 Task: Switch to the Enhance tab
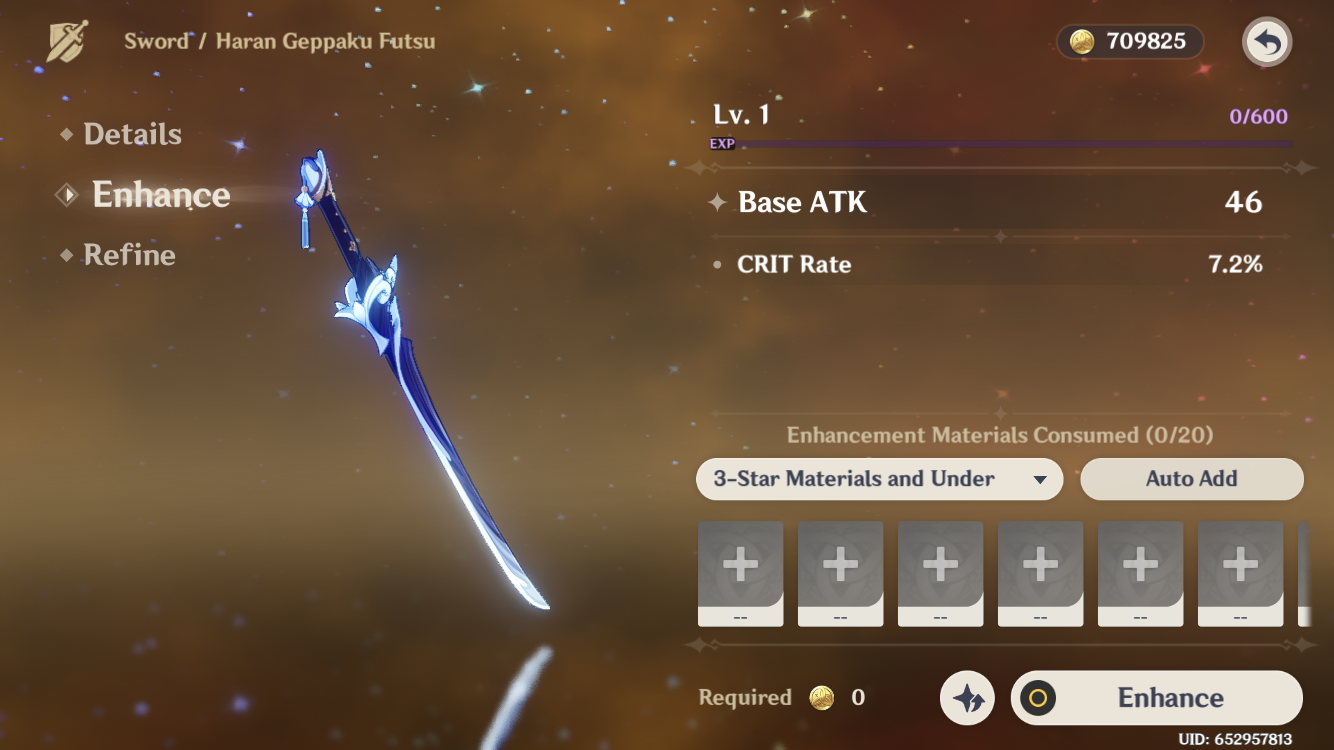(x=160, y=195)
